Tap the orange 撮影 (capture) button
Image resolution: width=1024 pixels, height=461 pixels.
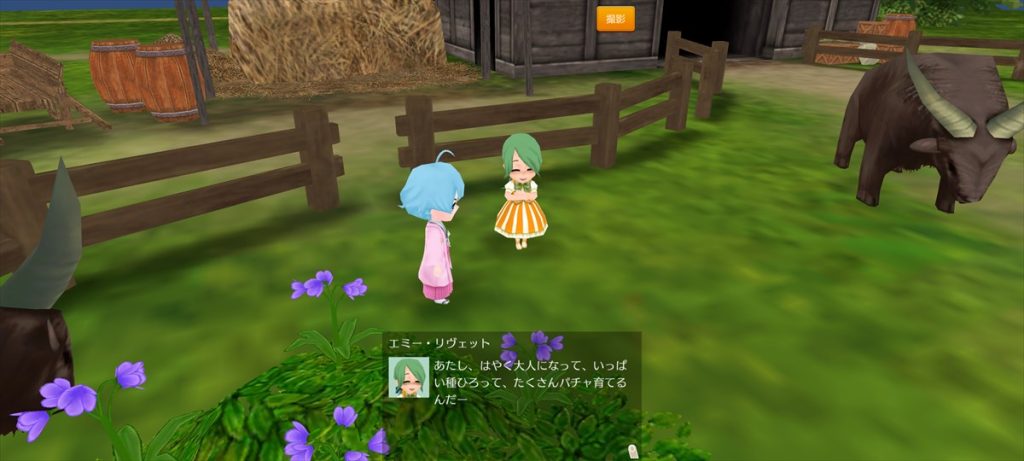pyautogui.click(x=615, y=19)
